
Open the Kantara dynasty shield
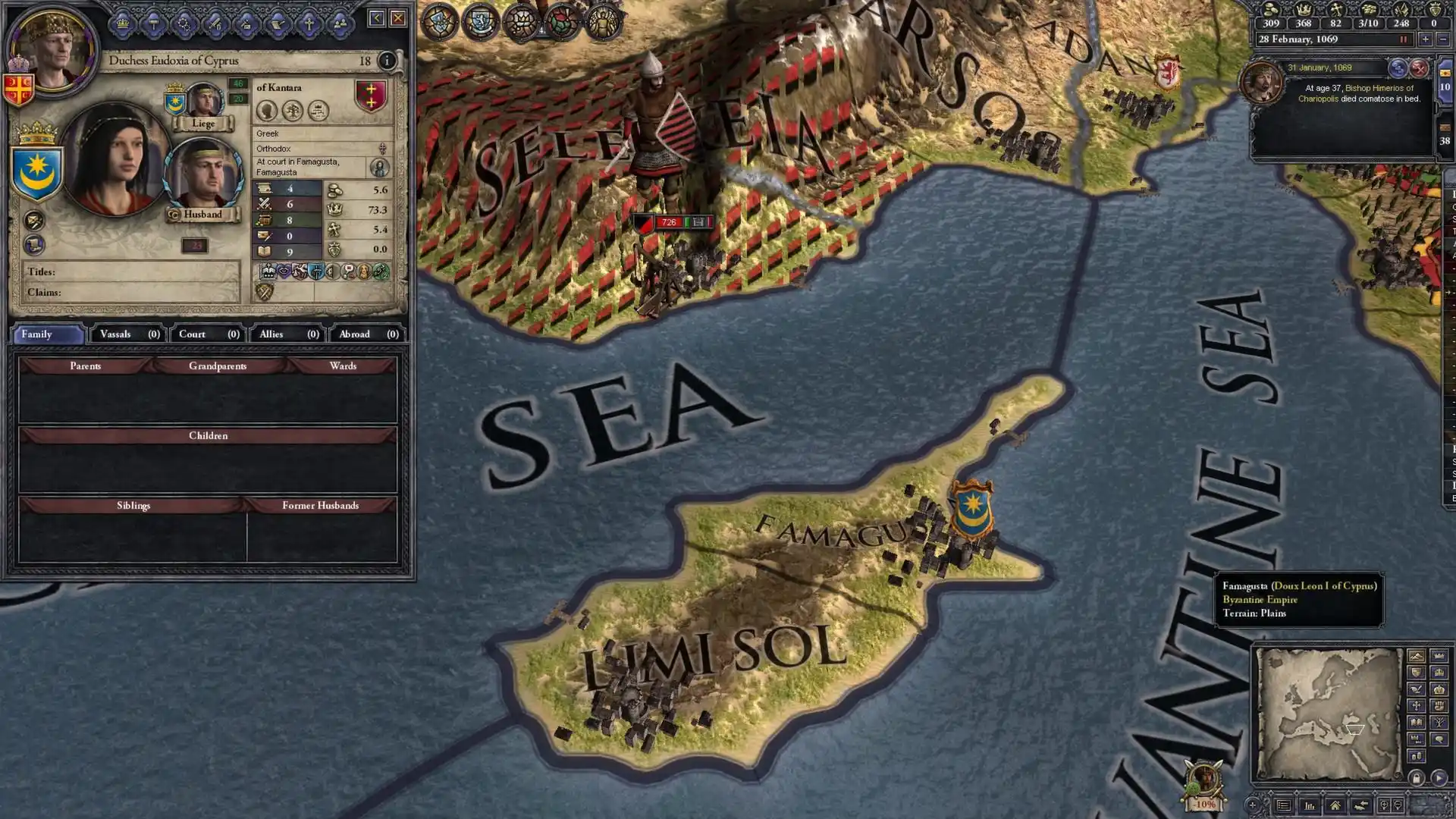[x=371, y=96]
